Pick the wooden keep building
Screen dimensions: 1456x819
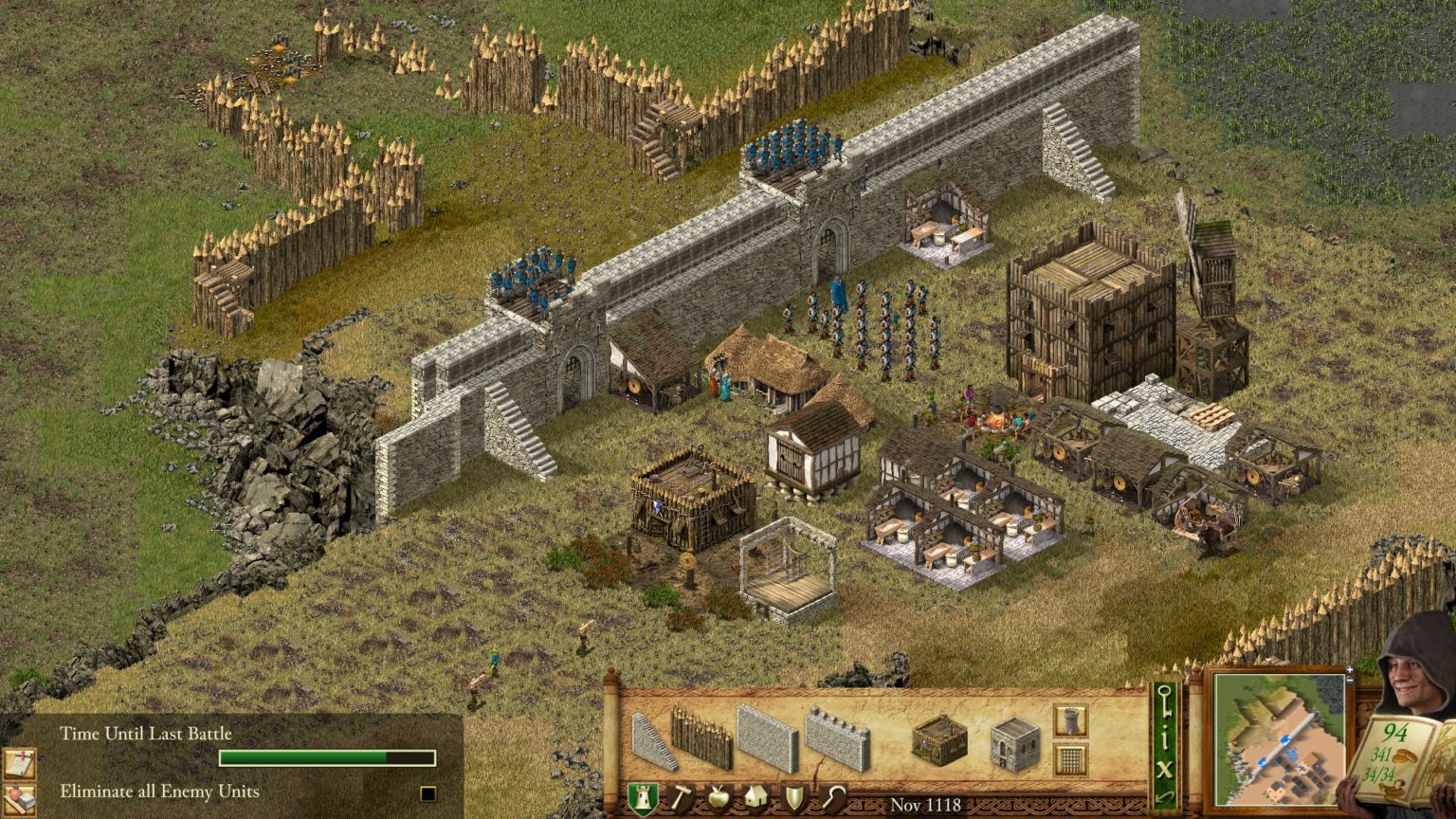pos(940,741)
